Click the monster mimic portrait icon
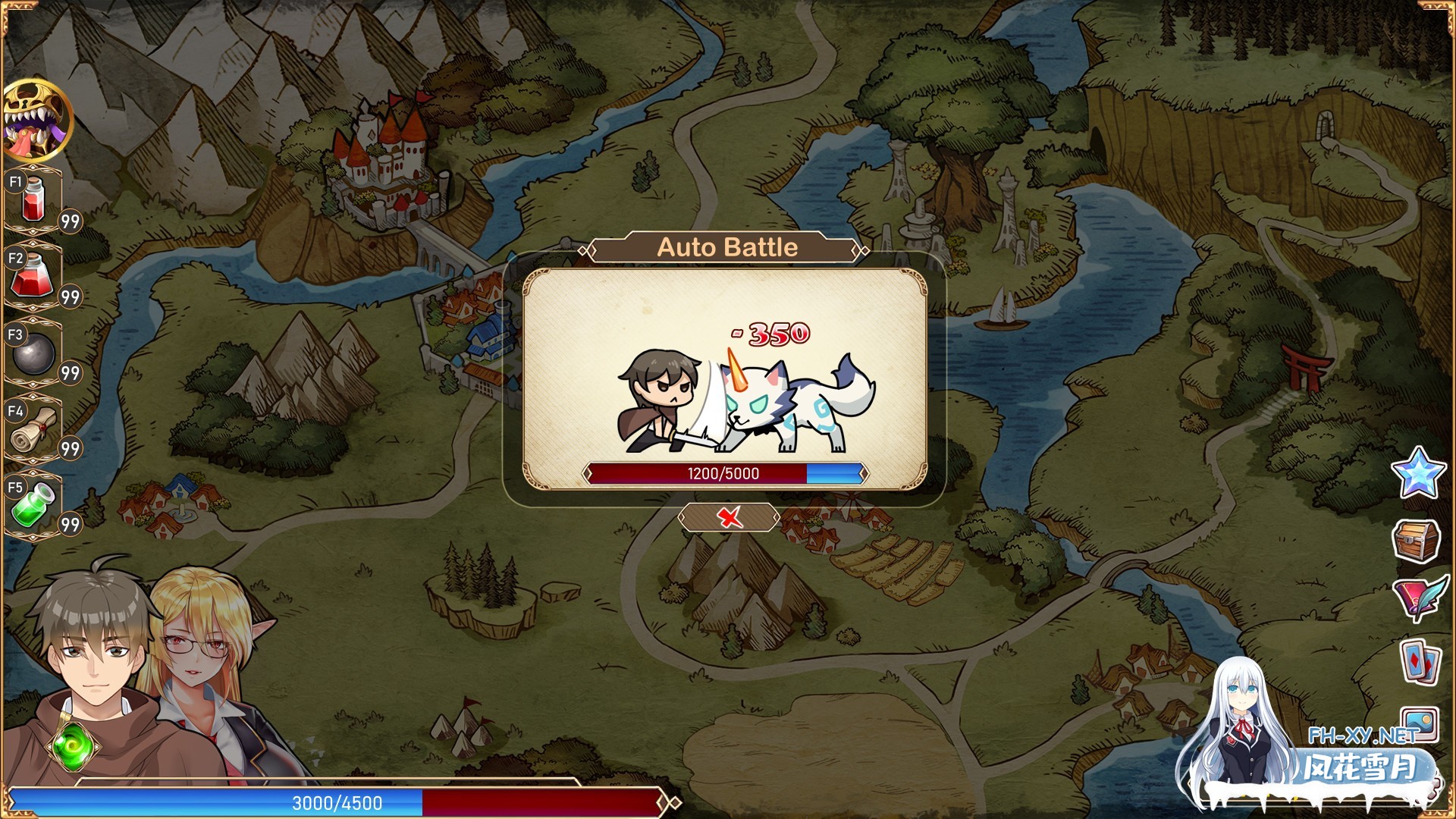 click(36, 120)
